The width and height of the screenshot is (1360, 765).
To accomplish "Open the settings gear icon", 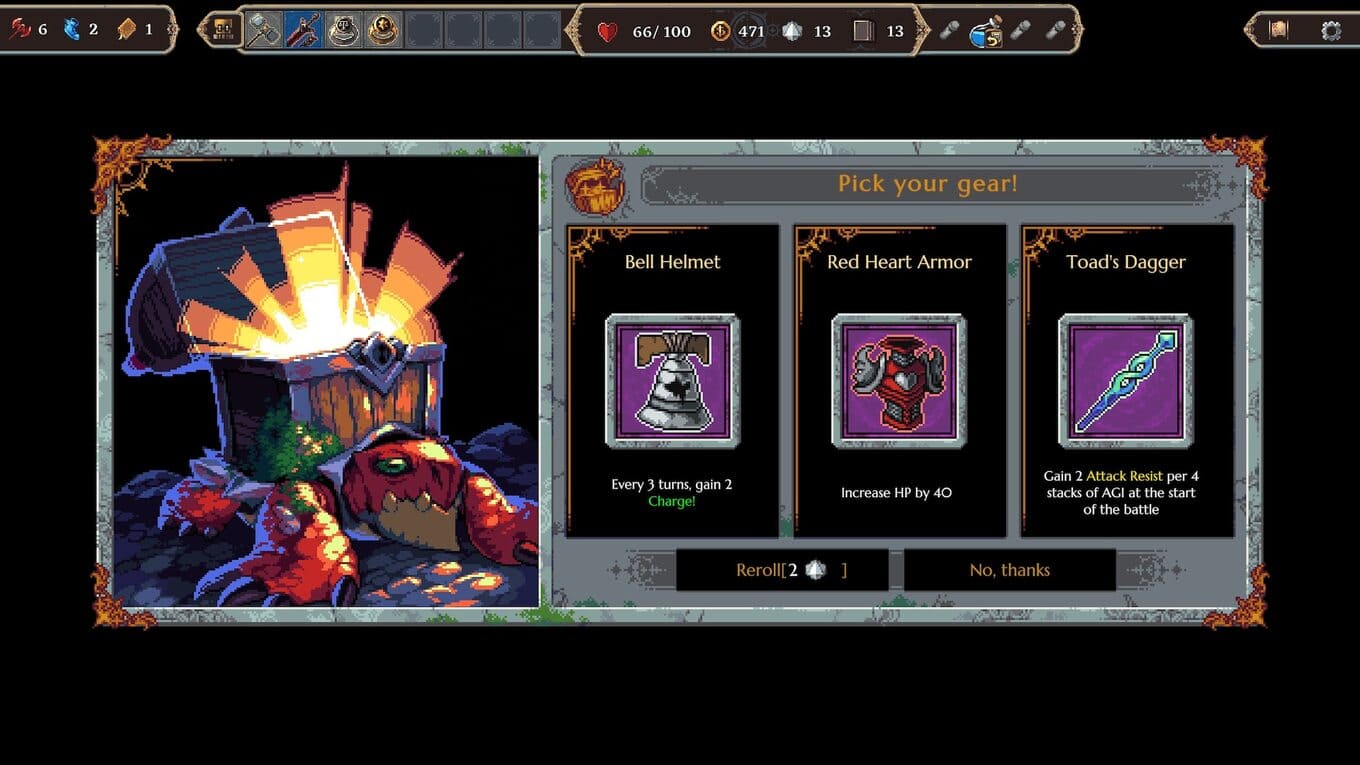I will pyautogui.click(x=1330, y=30).
